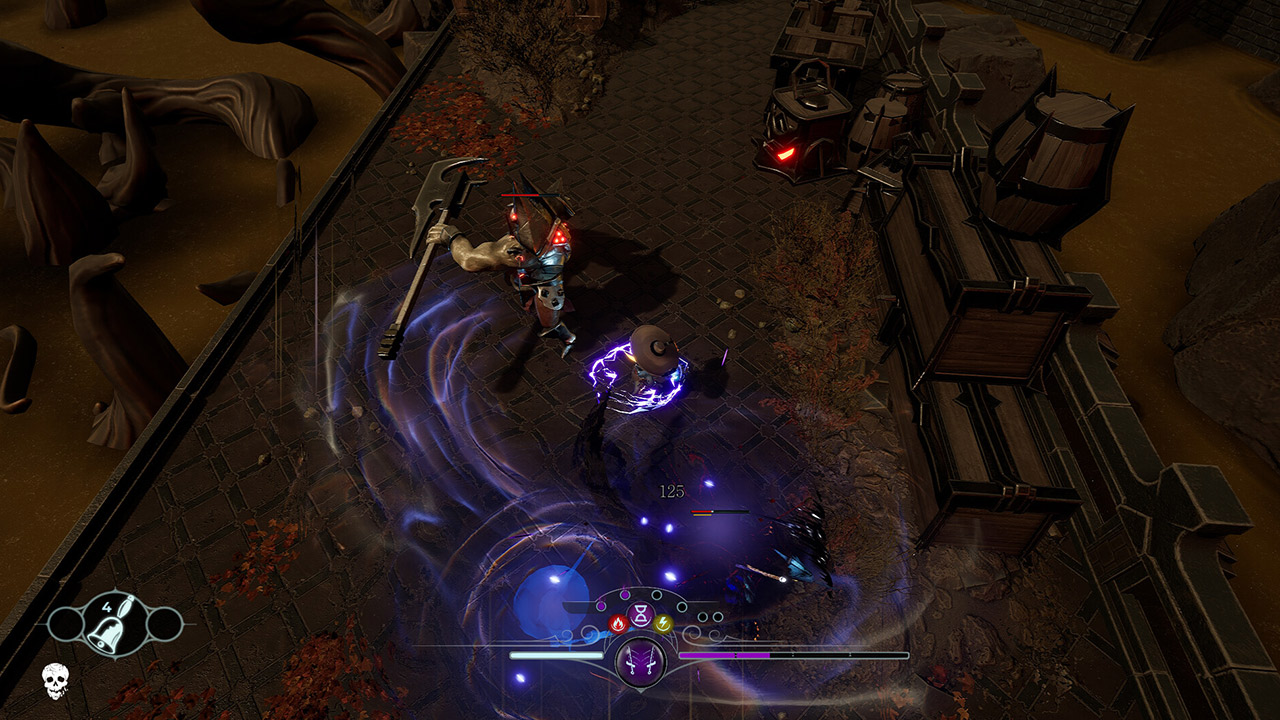1280x720 pixels.
Task: Click the white resource bar left of the weapon emblem
Action: [x=556, y=655]
